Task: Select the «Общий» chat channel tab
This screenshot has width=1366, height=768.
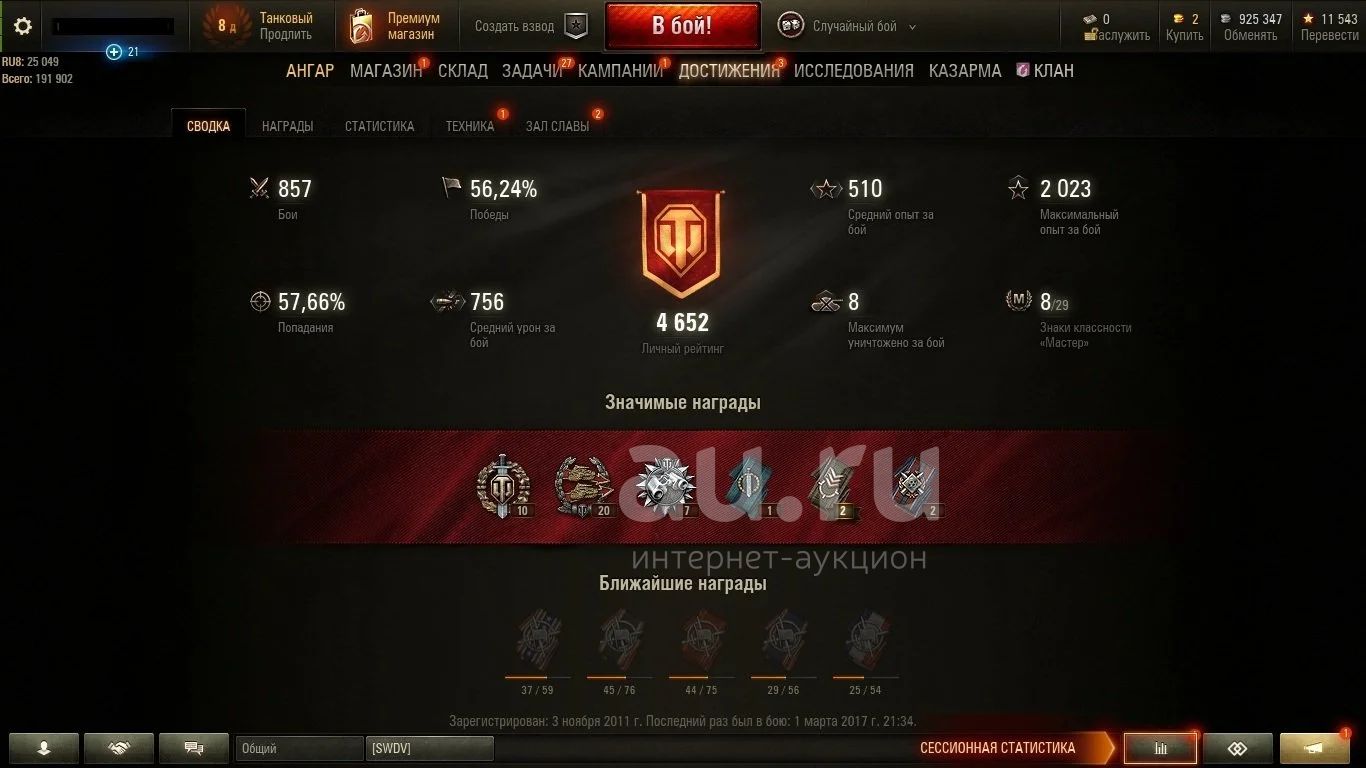Action: 299,748
